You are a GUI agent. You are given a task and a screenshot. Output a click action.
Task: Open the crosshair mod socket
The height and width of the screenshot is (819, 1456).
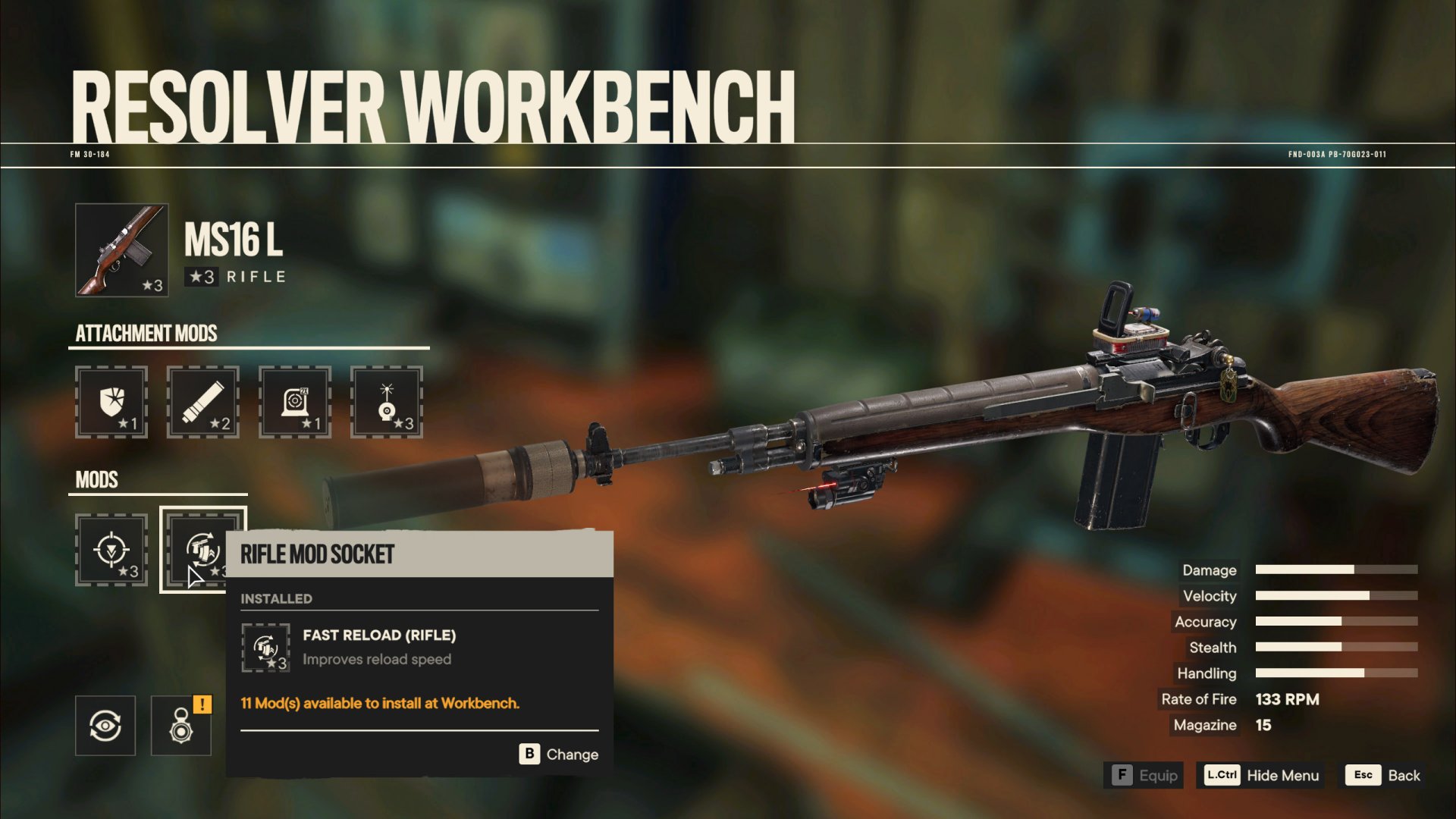(111, 550)
